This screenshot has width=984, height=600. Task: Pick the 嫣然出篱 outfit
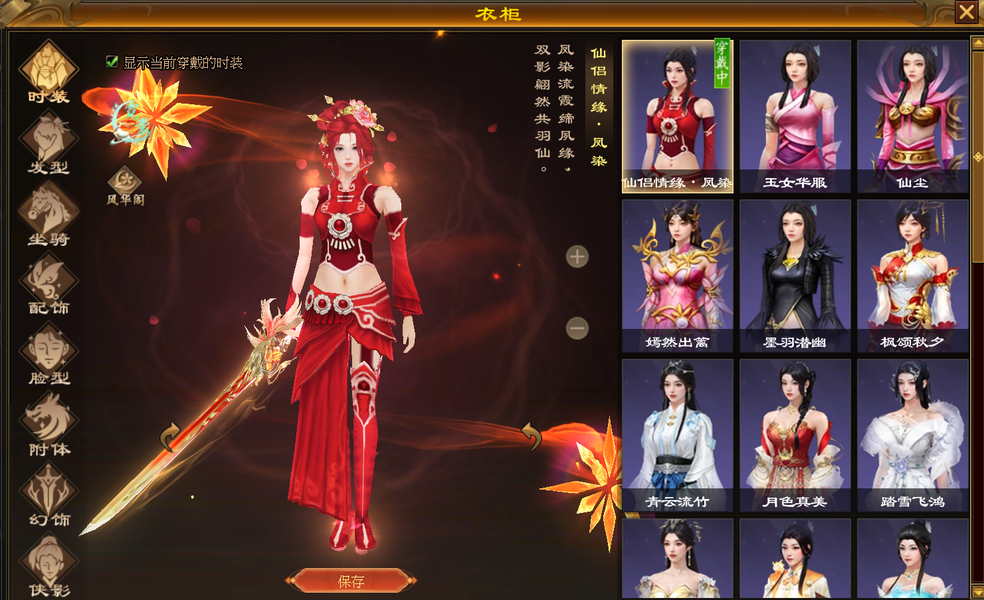(677, 276)
